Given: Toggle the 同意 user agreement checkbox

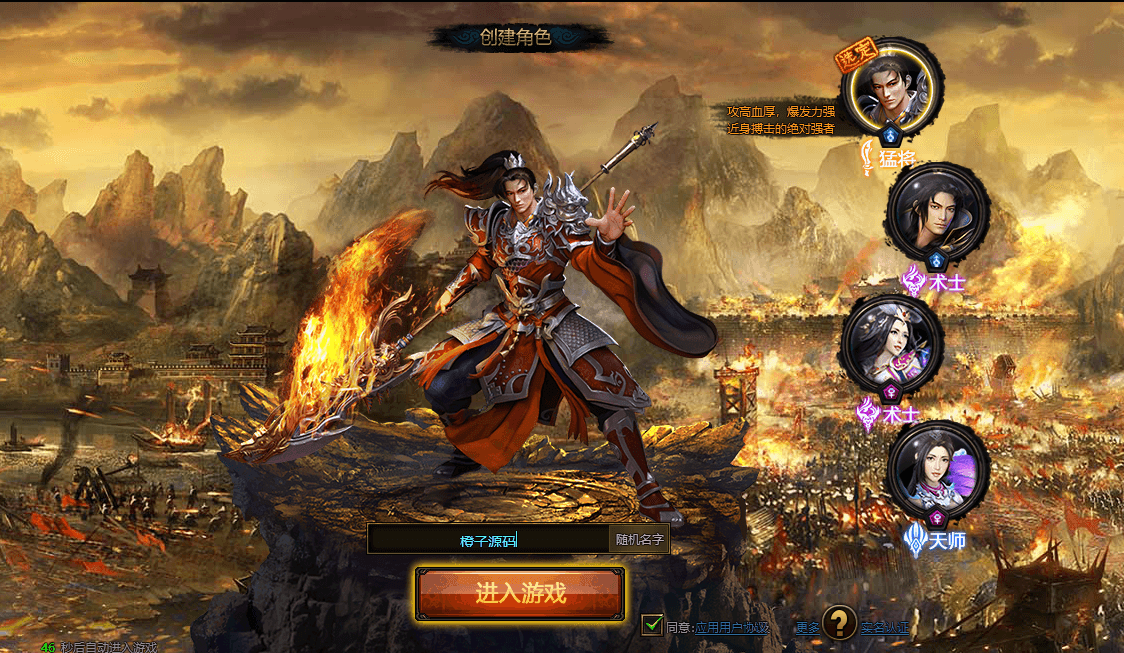Looking at the screenshot, I should (652, 626).
